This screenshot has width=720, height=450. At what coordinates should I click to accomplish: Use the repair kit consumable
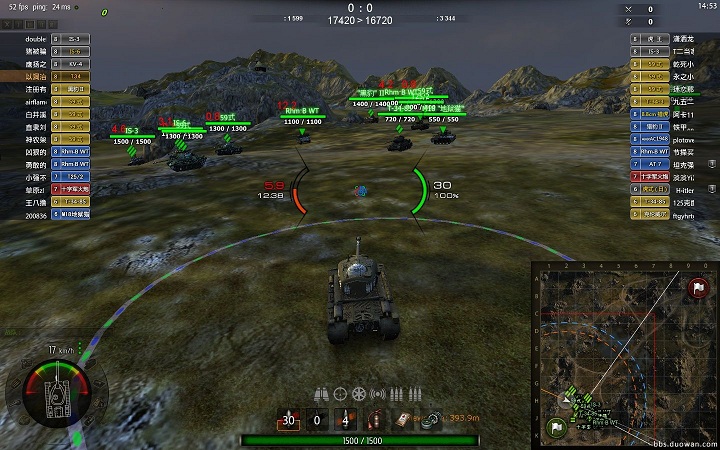coord(431,421)
